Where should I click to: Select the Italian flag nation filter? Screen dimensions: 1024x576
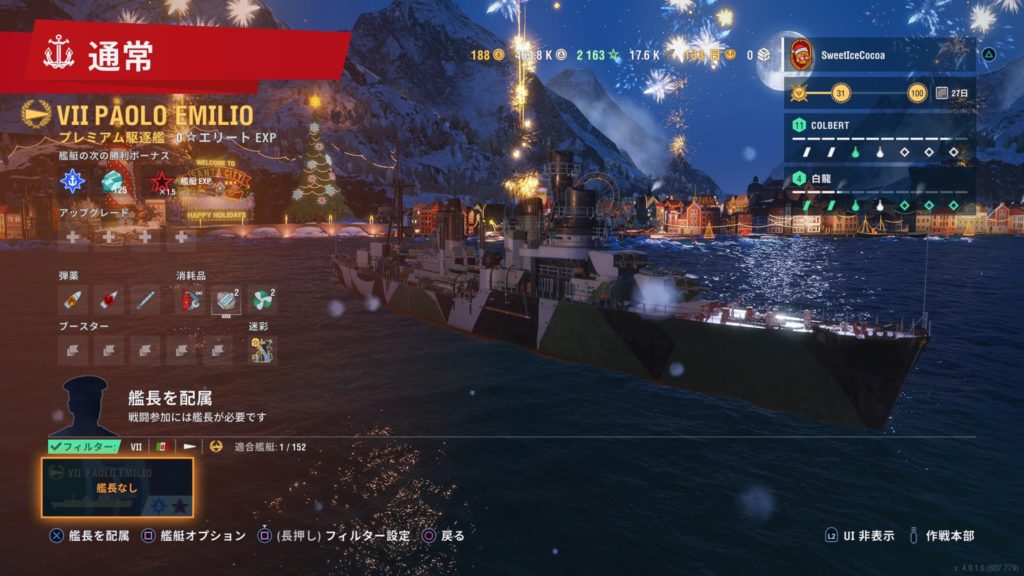(161, 446)
